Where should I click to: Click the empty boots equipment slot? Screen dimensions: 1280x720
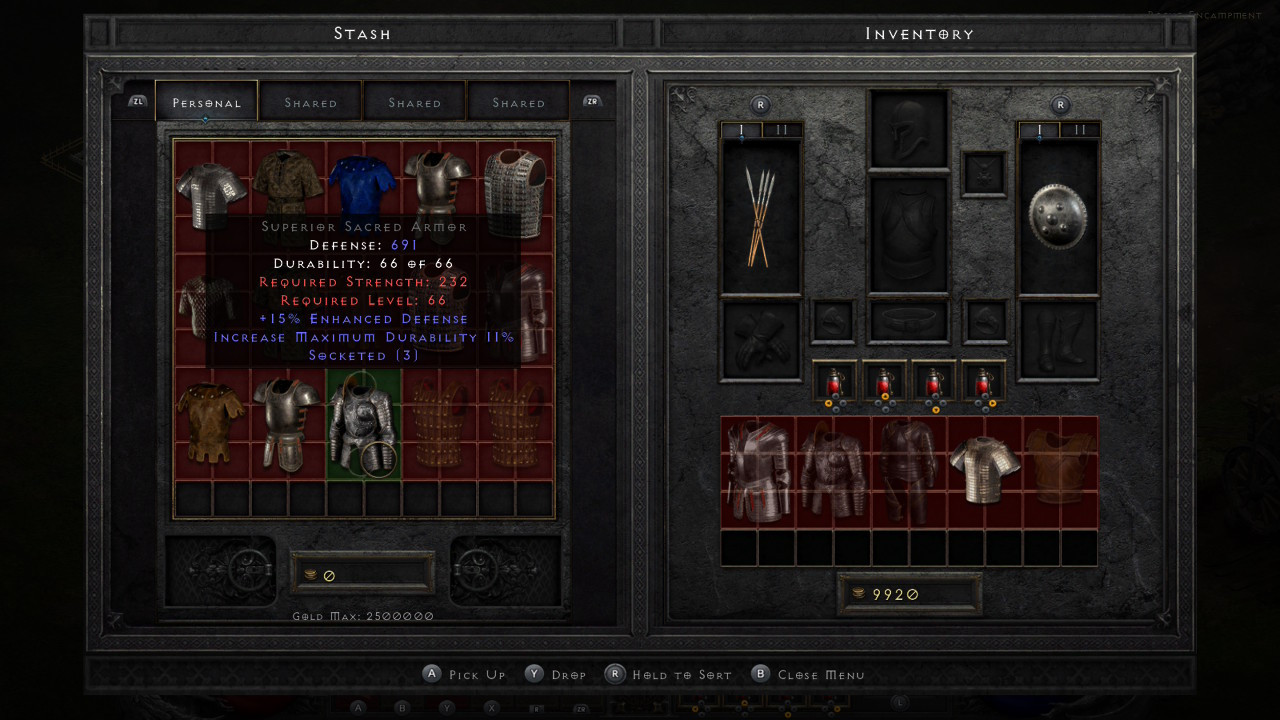point(1058,340)
